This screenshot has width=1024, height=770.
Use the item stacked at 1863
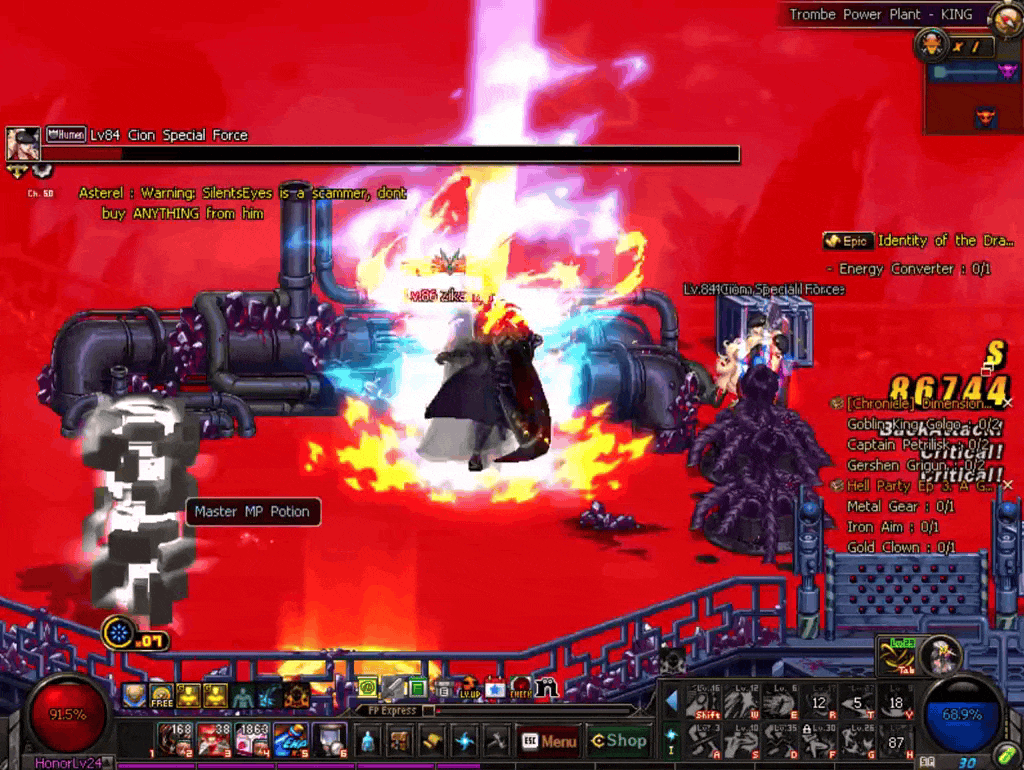(x=252, y=741)
